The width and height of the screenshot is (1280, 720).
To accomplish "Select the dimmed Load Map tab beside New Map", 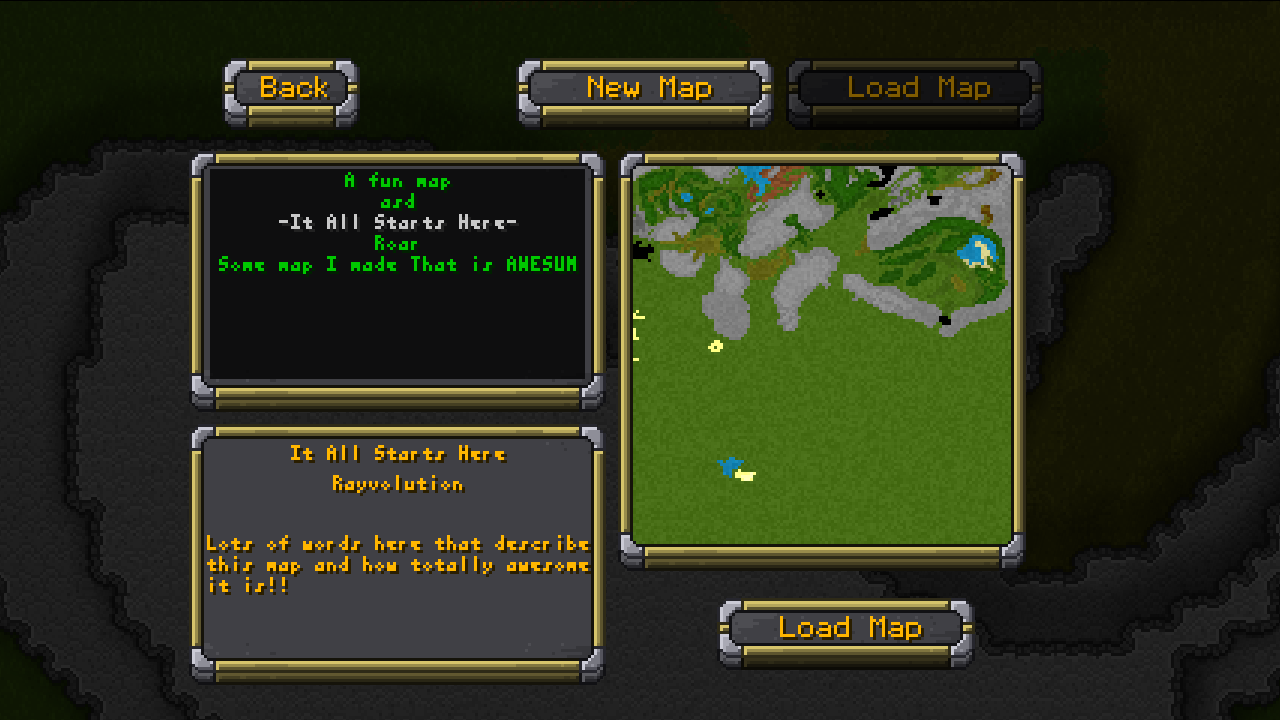I will click(916, 89).
